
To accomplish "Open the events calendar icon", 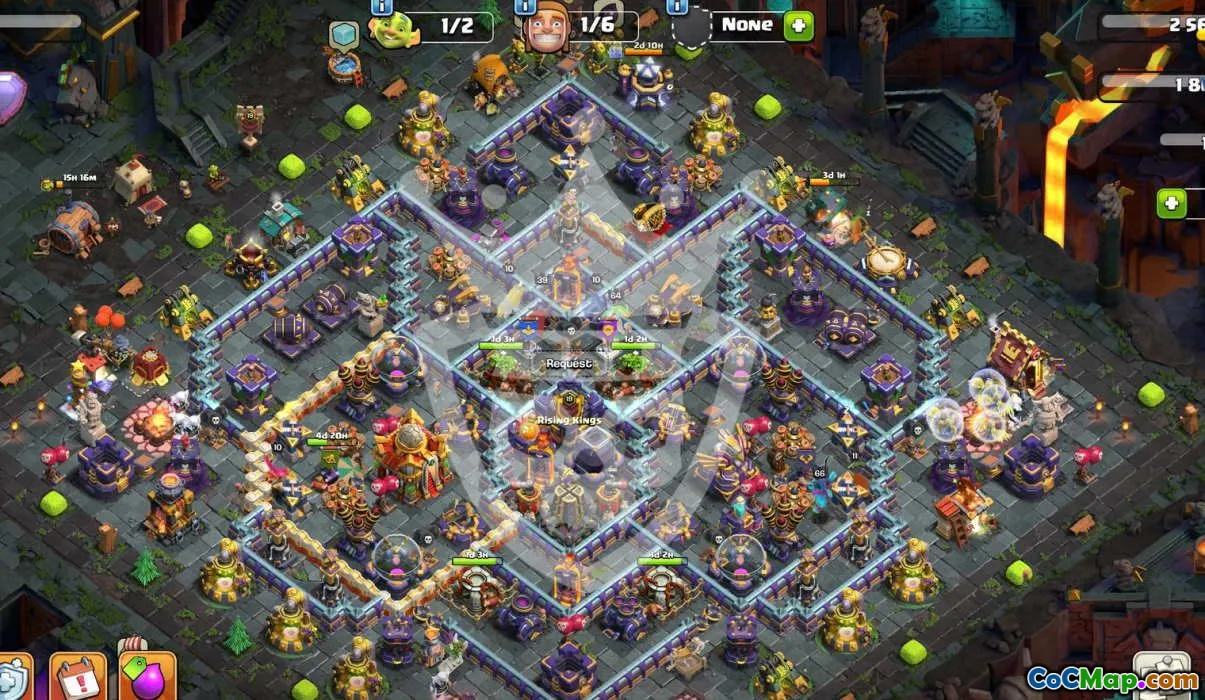I will point(77,678).
